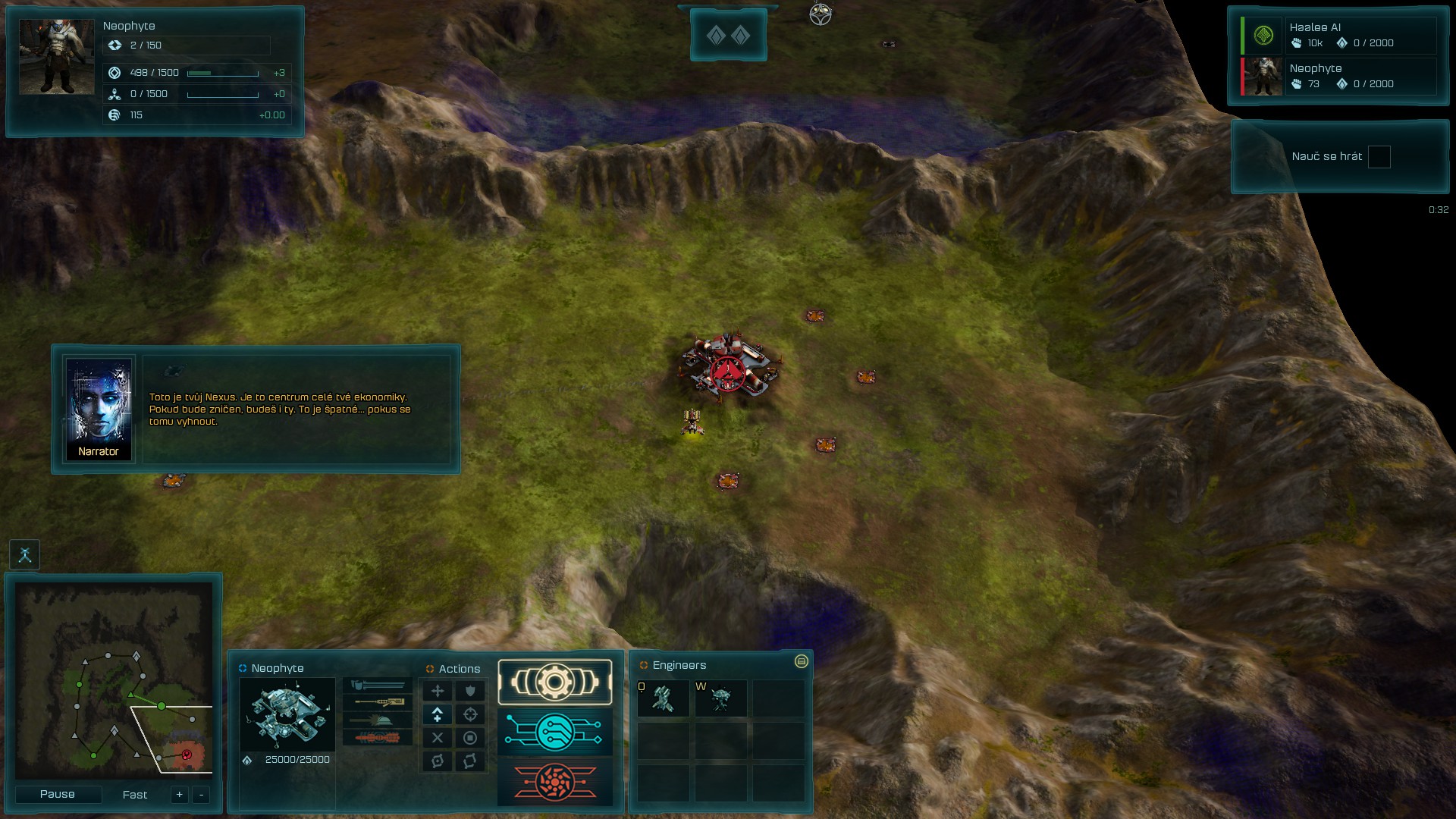This screenshot has width=1456, height=819.
Task: Open the red orbital abilities category
Action: click(554, 782)
